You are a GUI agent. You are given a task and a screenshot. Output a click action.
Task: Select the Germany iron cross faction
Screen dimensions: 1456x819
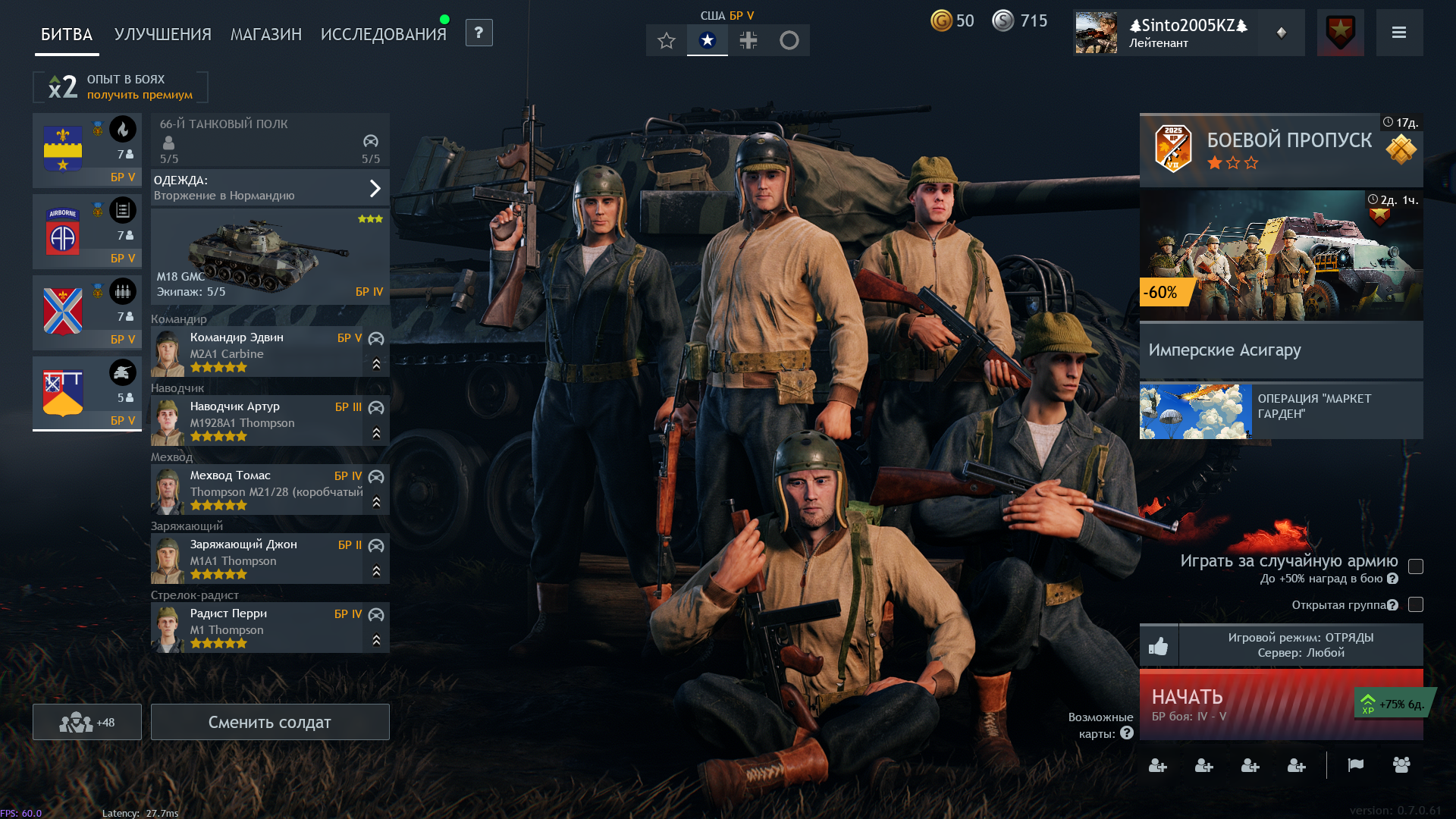(x=748, y=40)
